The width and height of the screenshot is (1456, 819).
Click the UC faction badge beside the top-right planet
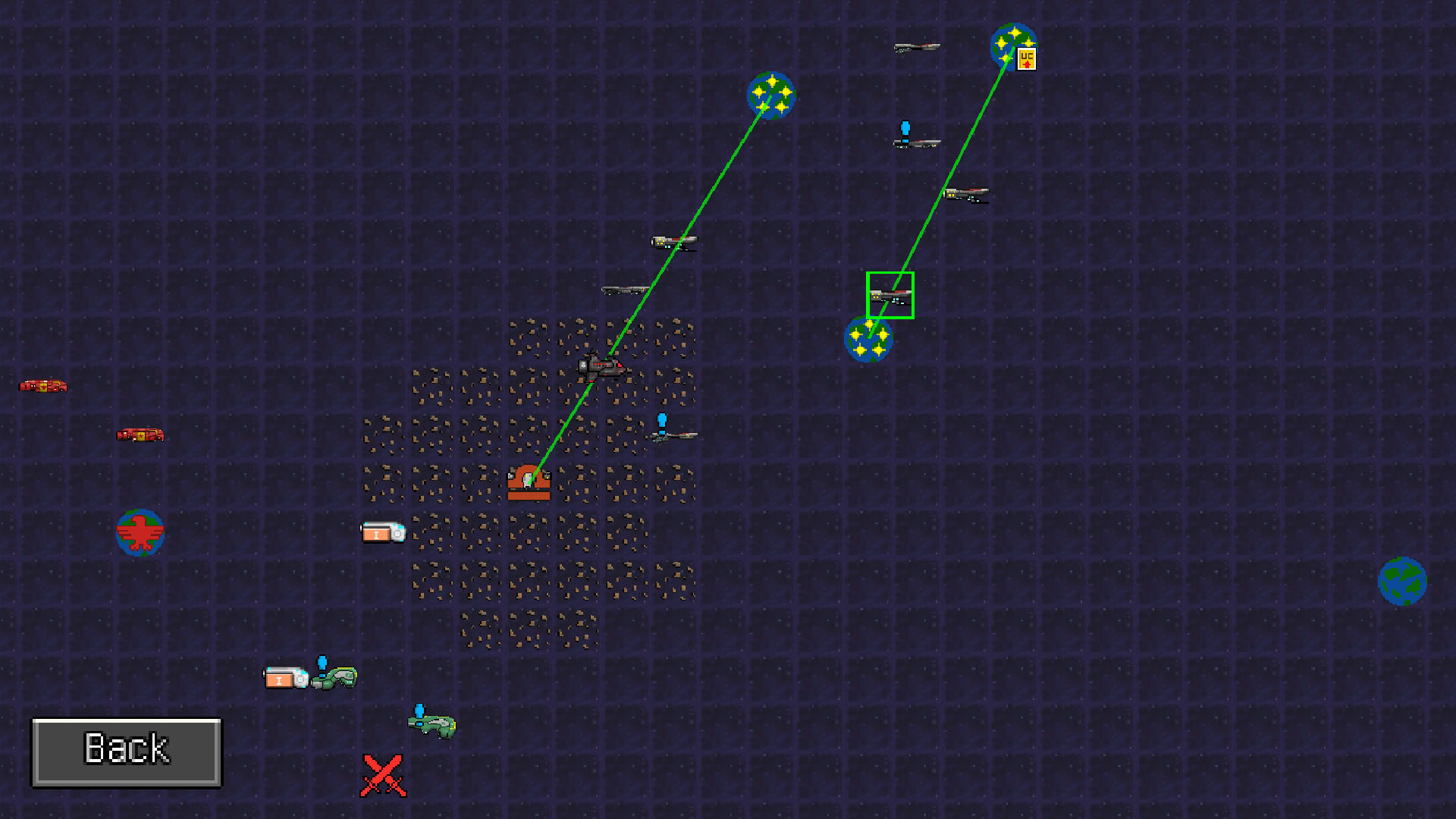click(x=1025, y=59)
